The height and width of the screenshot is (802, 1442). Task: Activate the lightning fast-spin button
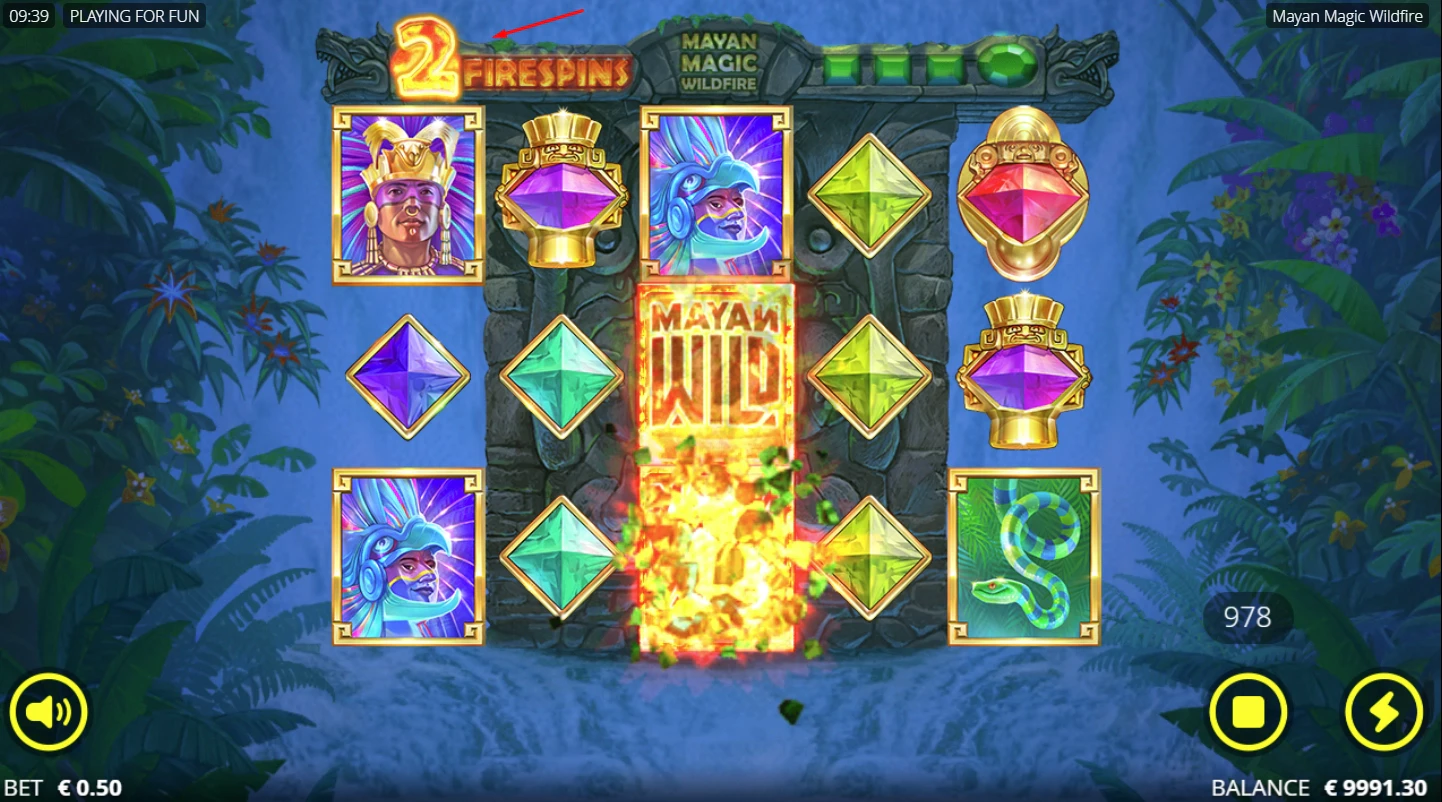point(1384,712)
